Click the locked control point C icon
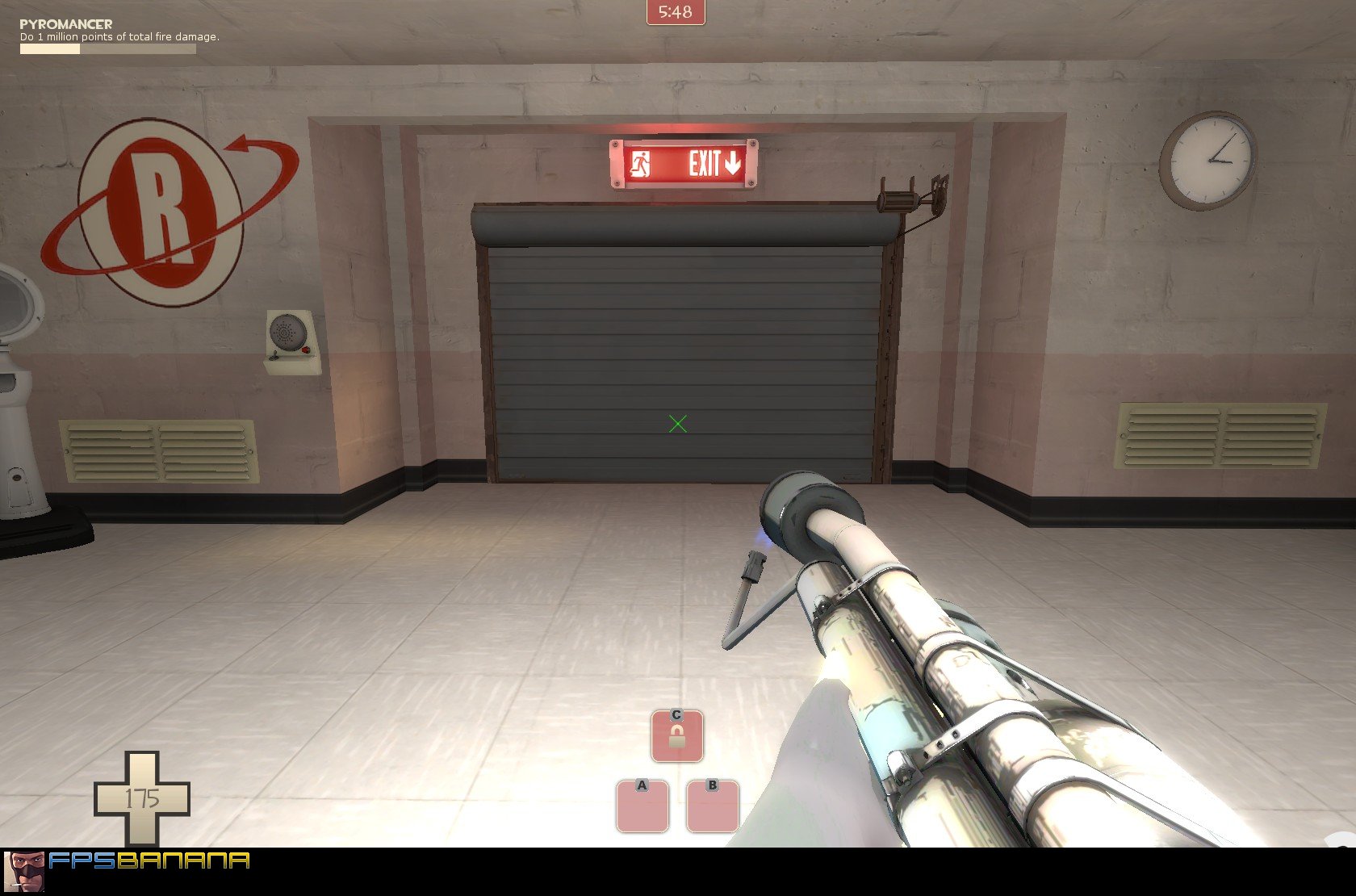Image resolution: width=1356 pixels, height=896 pixels. (x=676, y=735)
